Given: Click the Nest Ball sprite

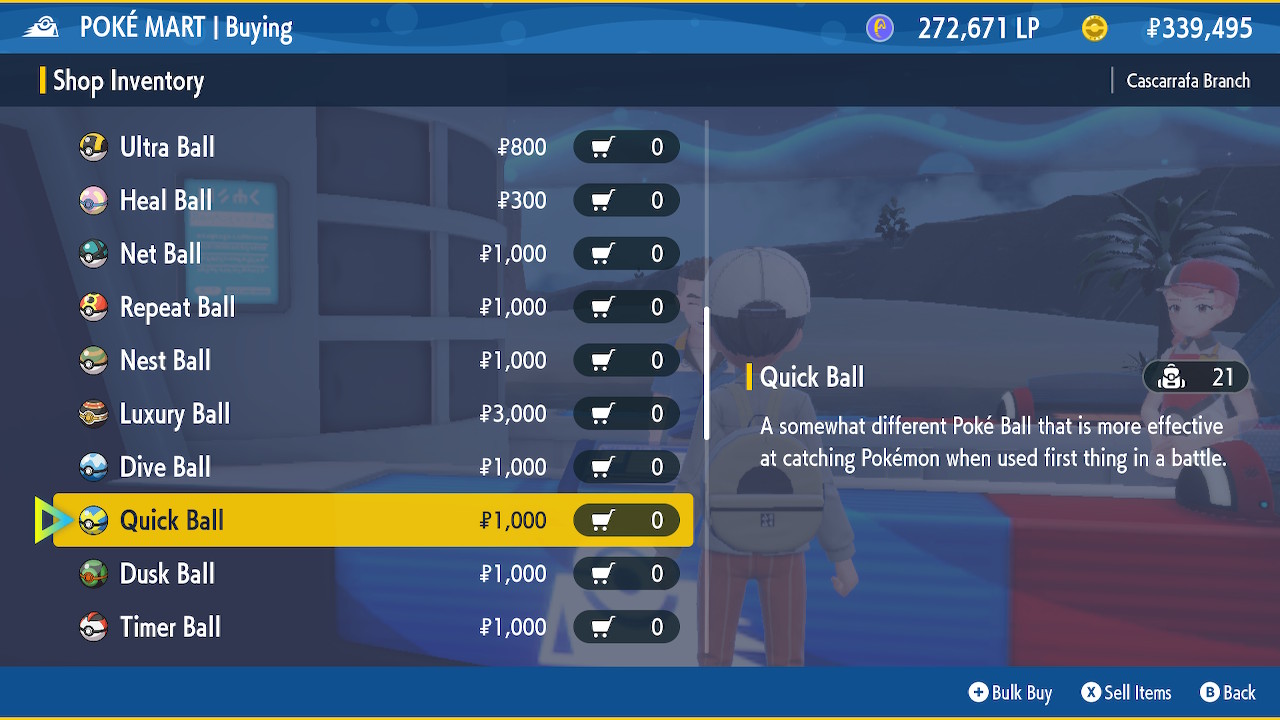Looking at the screenshot, I should tap(92, 360).
